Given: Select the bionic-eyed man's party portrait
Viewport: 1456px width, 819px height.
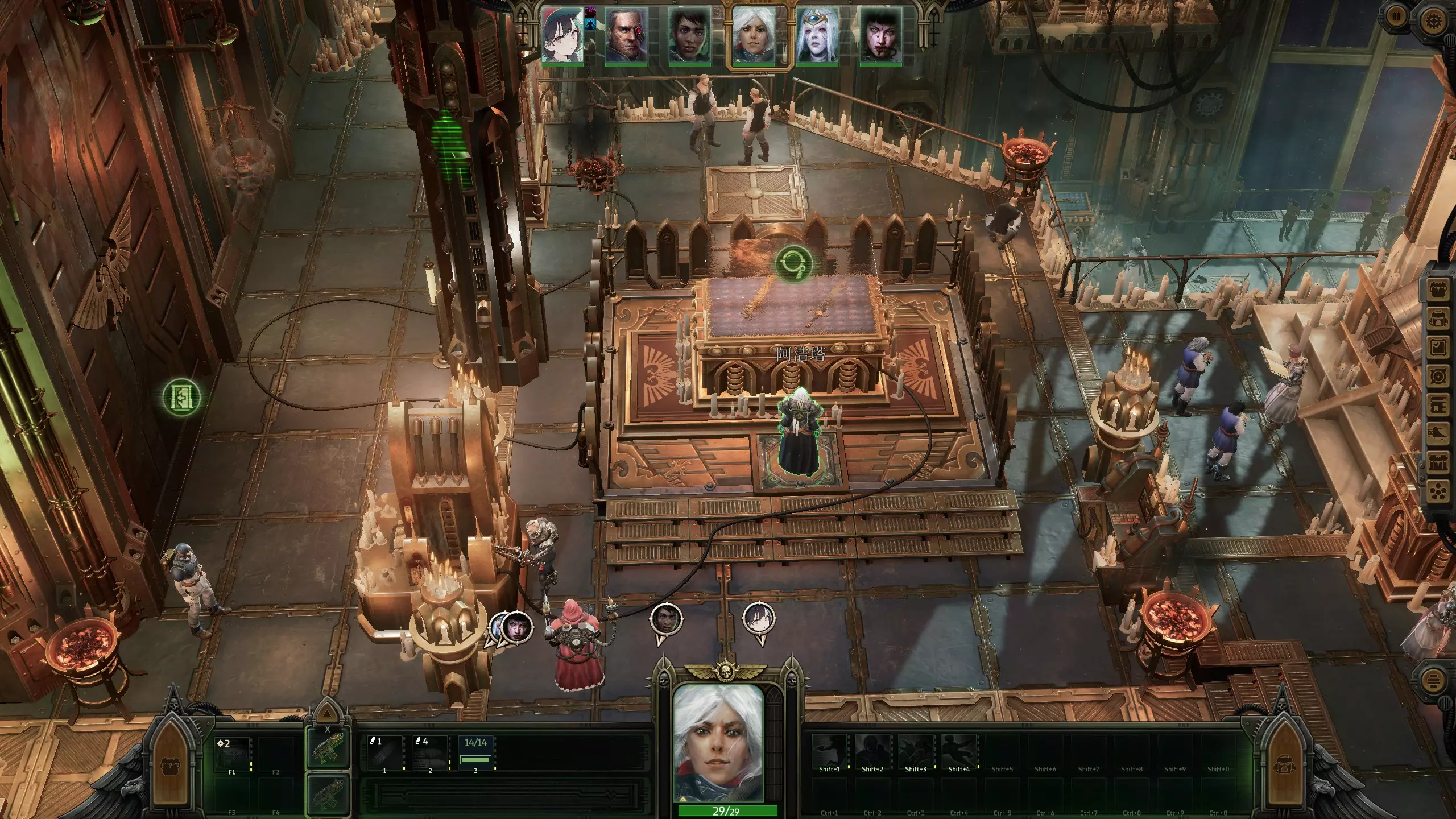Looking at the screenshot, I should pos(626,35).
